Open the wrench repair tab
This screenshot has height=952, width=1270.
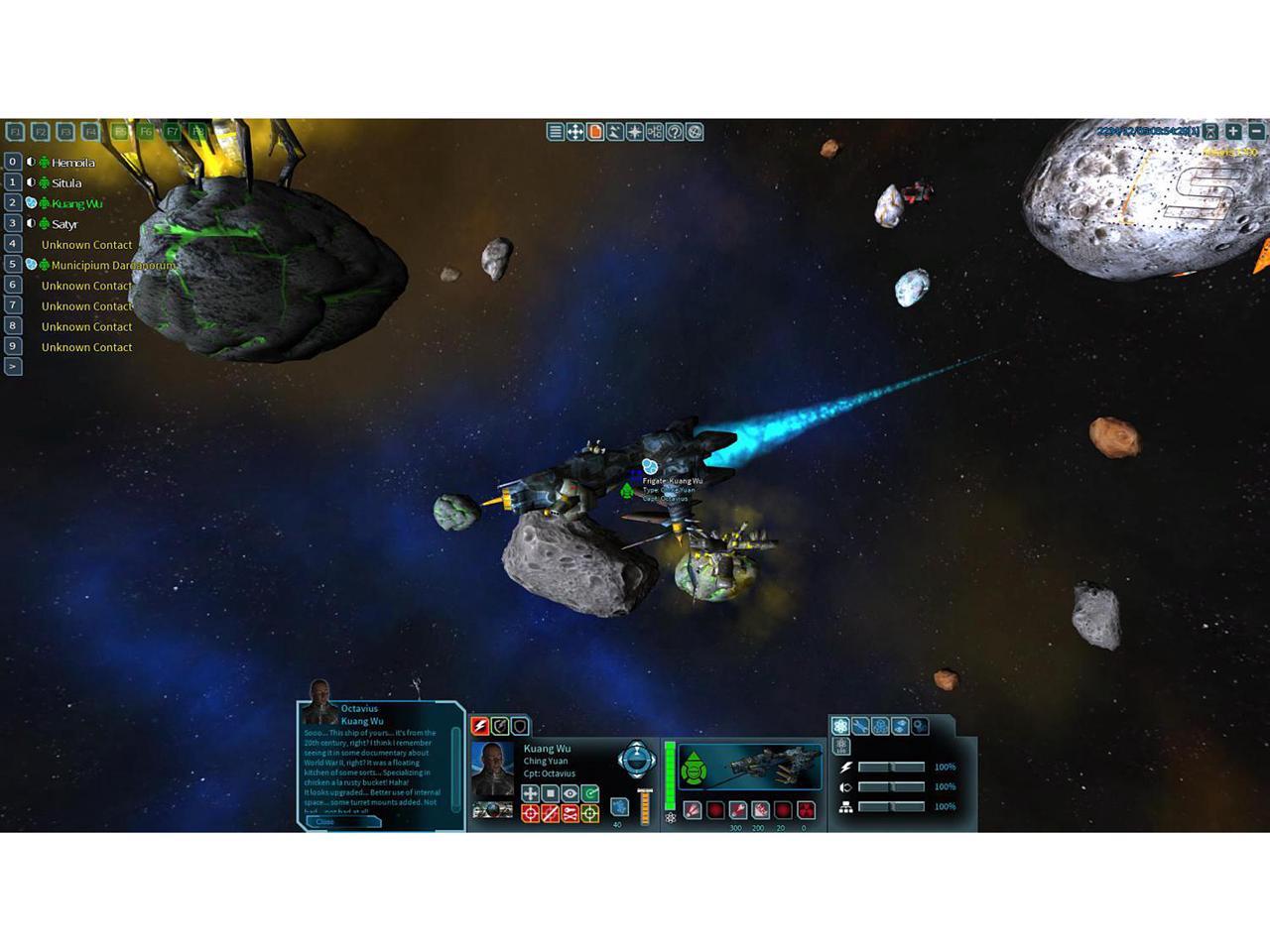(861, 727)
